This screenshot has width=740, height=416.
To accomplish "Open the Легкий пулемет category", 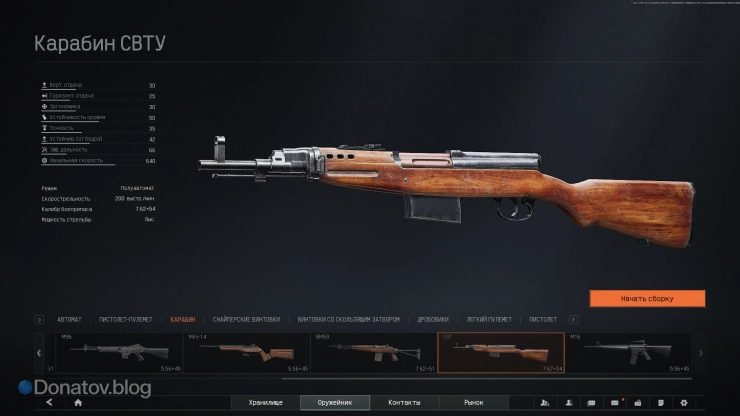I will click(490, 320).
